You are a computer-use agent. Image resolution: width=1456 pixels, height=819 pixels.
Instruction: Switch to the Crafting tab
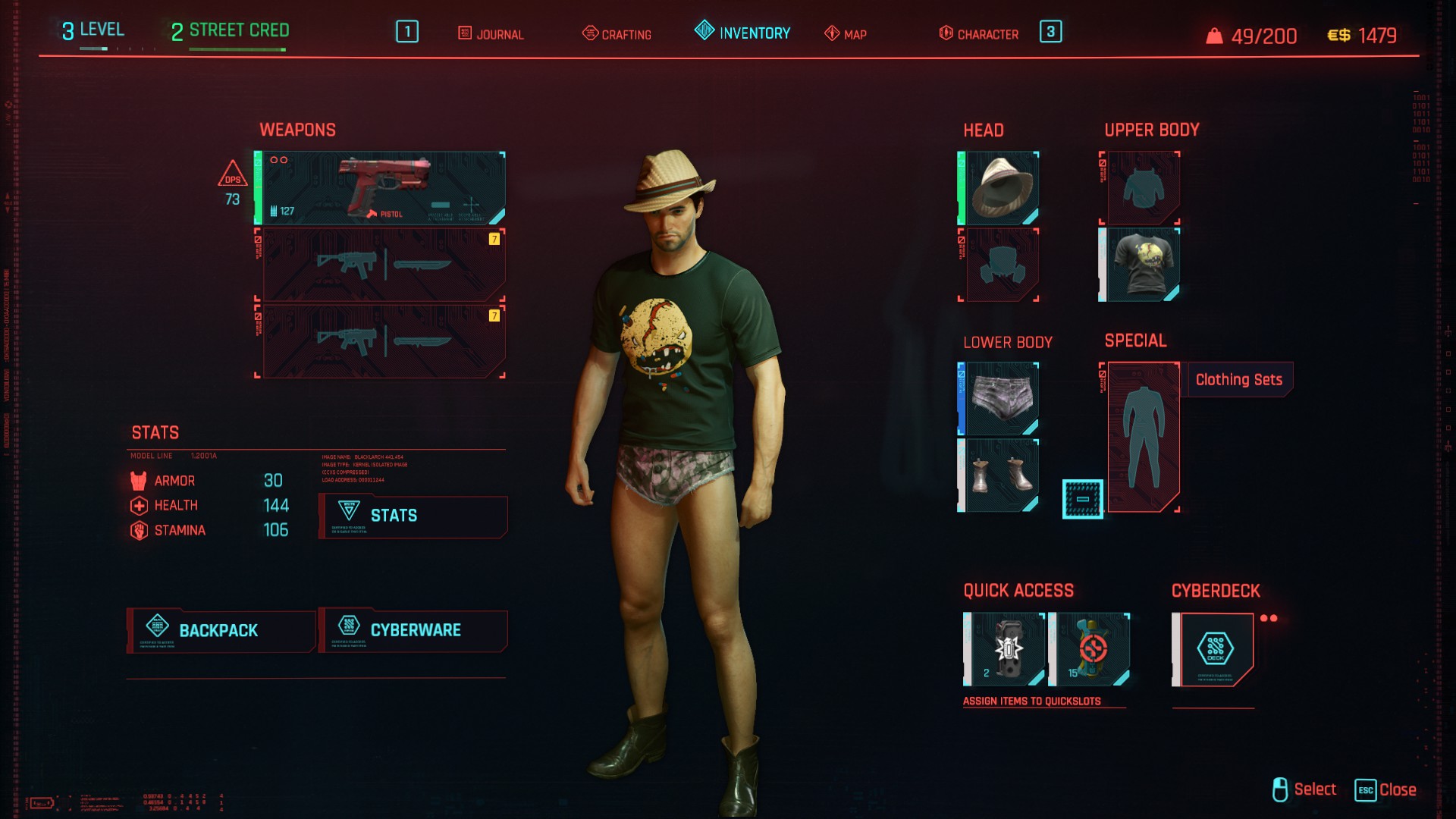(617, 34)
